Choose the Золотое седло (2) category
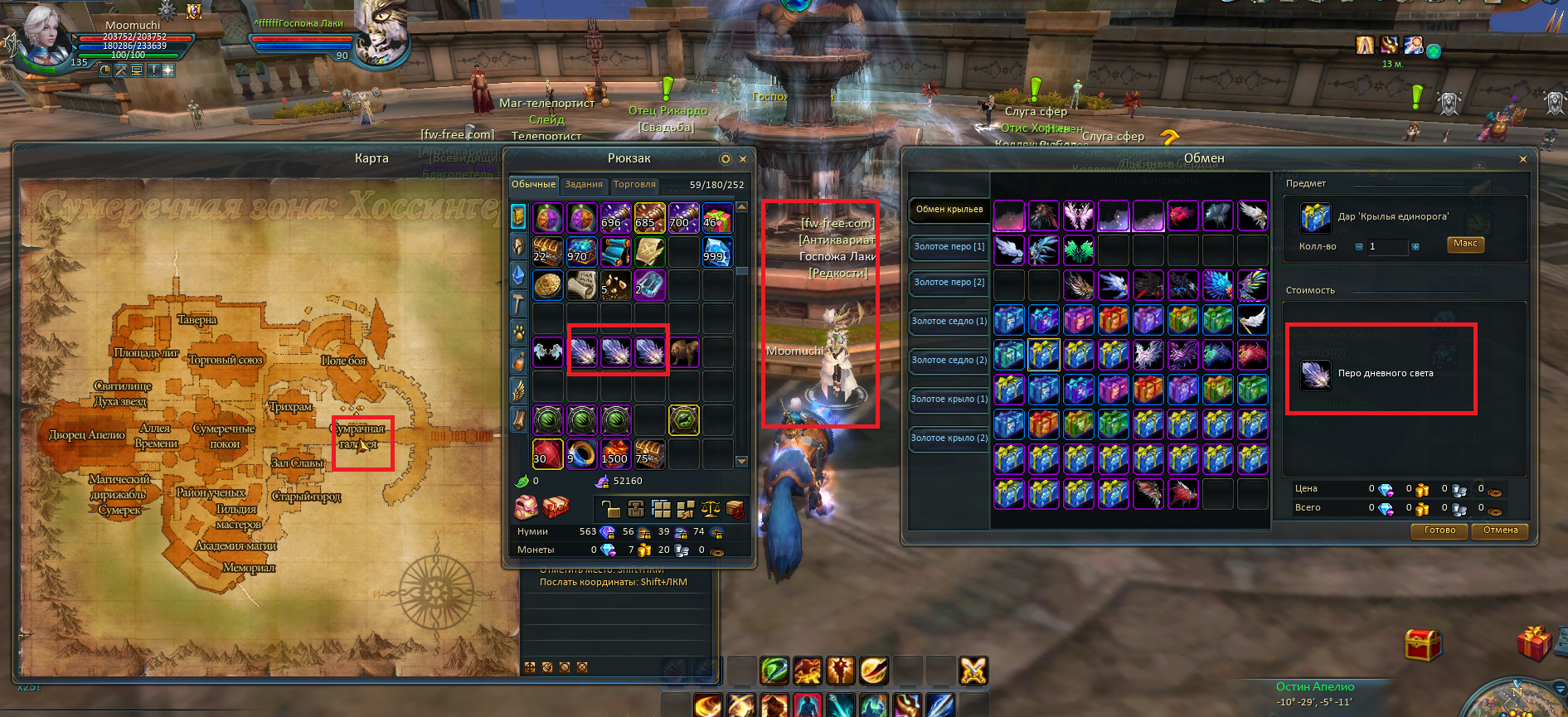This screenshot has width=1568, height=717. pos(949,361)
